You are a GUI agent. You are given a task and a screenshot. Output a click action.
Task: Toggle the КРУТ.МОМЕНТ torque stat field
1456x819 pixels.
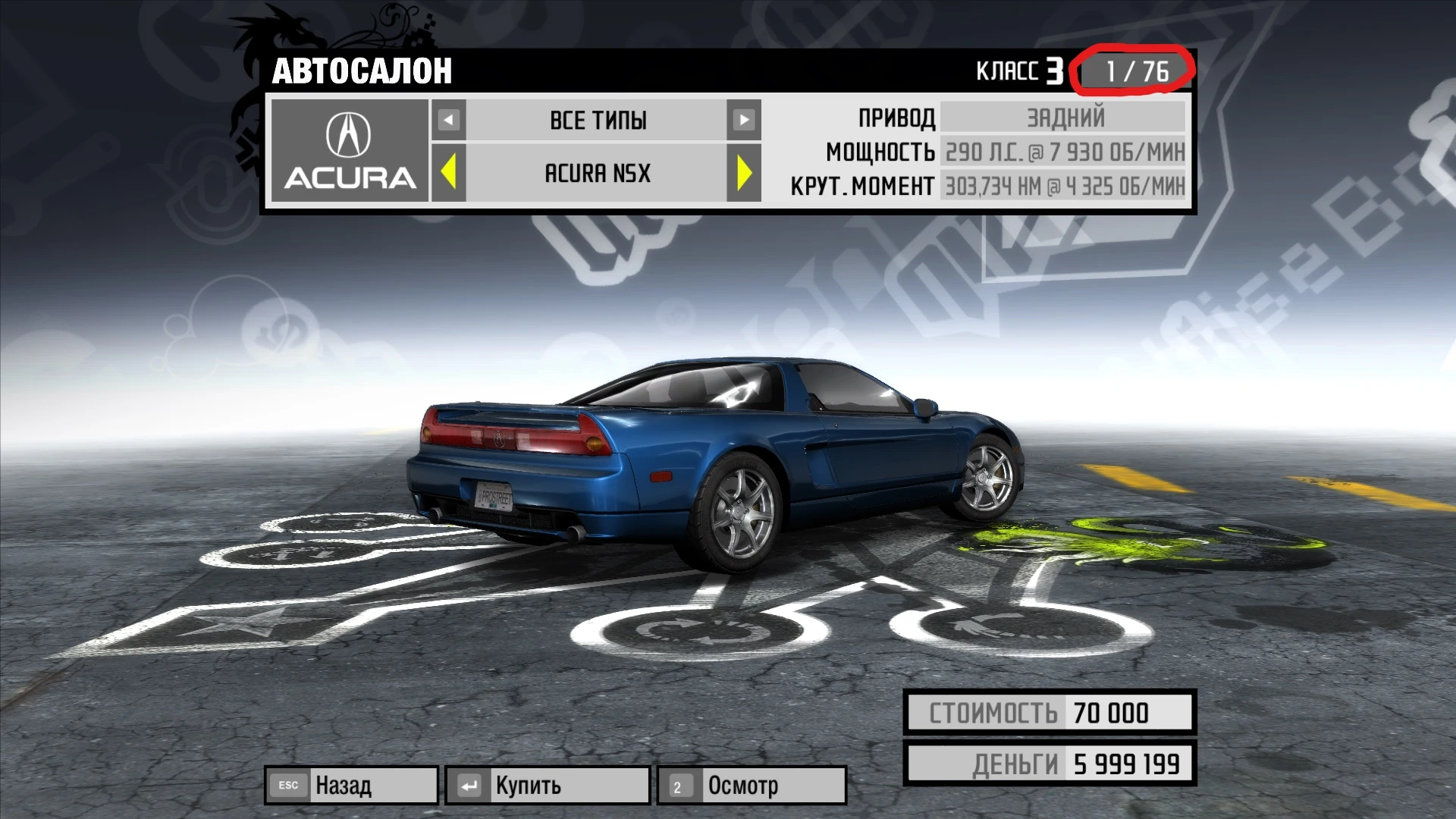click(x=1062, y=186)
